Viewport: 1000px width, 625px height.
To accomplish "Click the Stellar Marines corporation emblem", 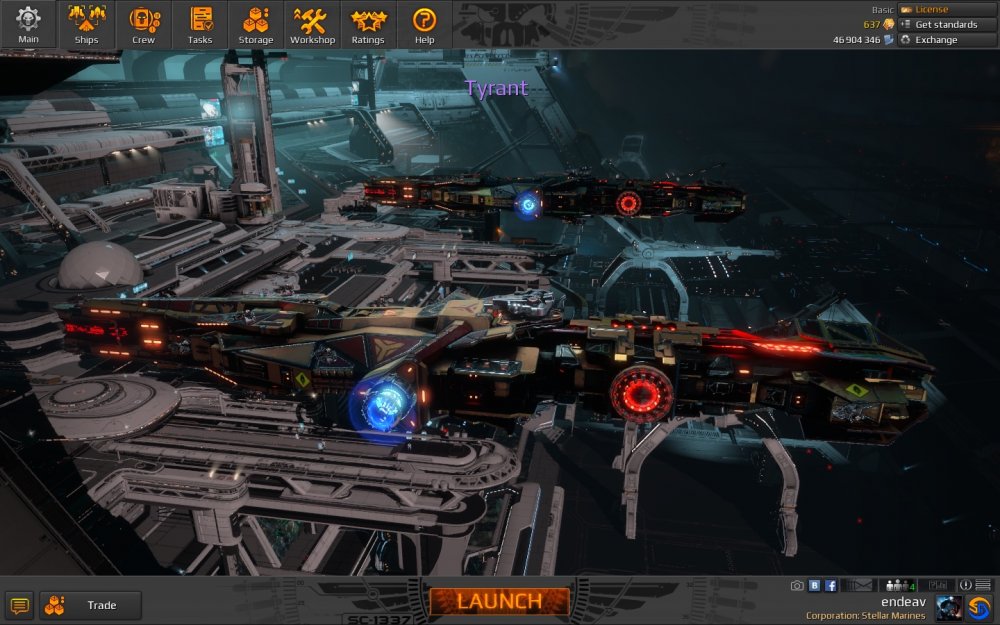I will (980, 607).
